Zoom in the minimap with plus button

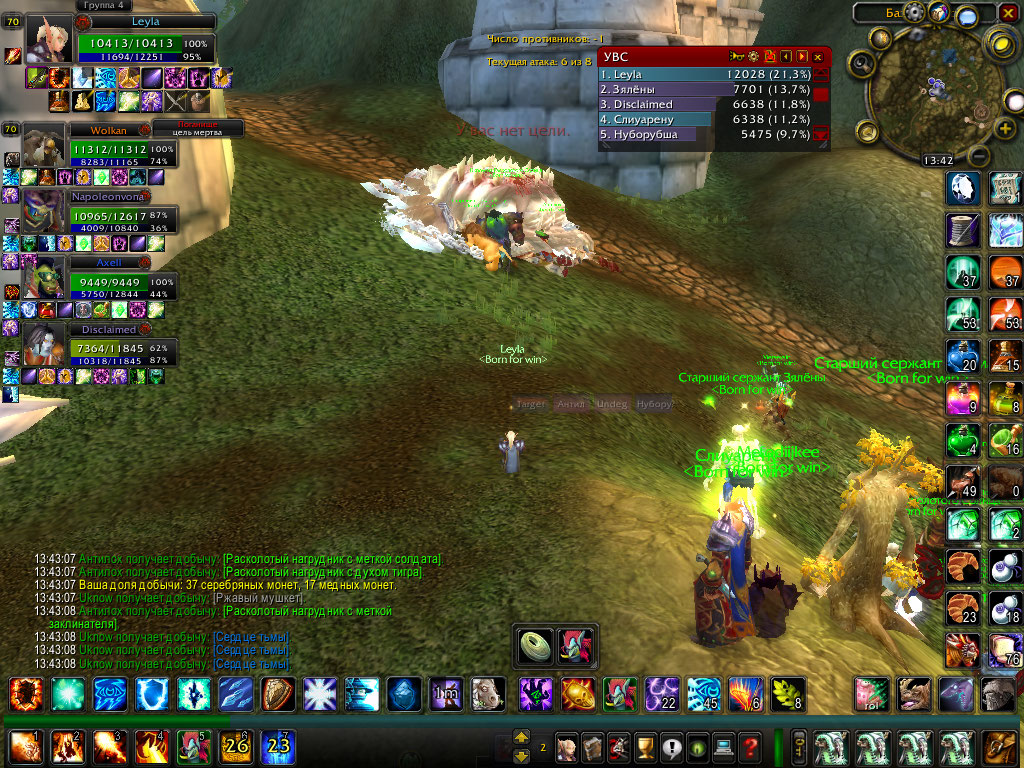[x=1005, y=129]
